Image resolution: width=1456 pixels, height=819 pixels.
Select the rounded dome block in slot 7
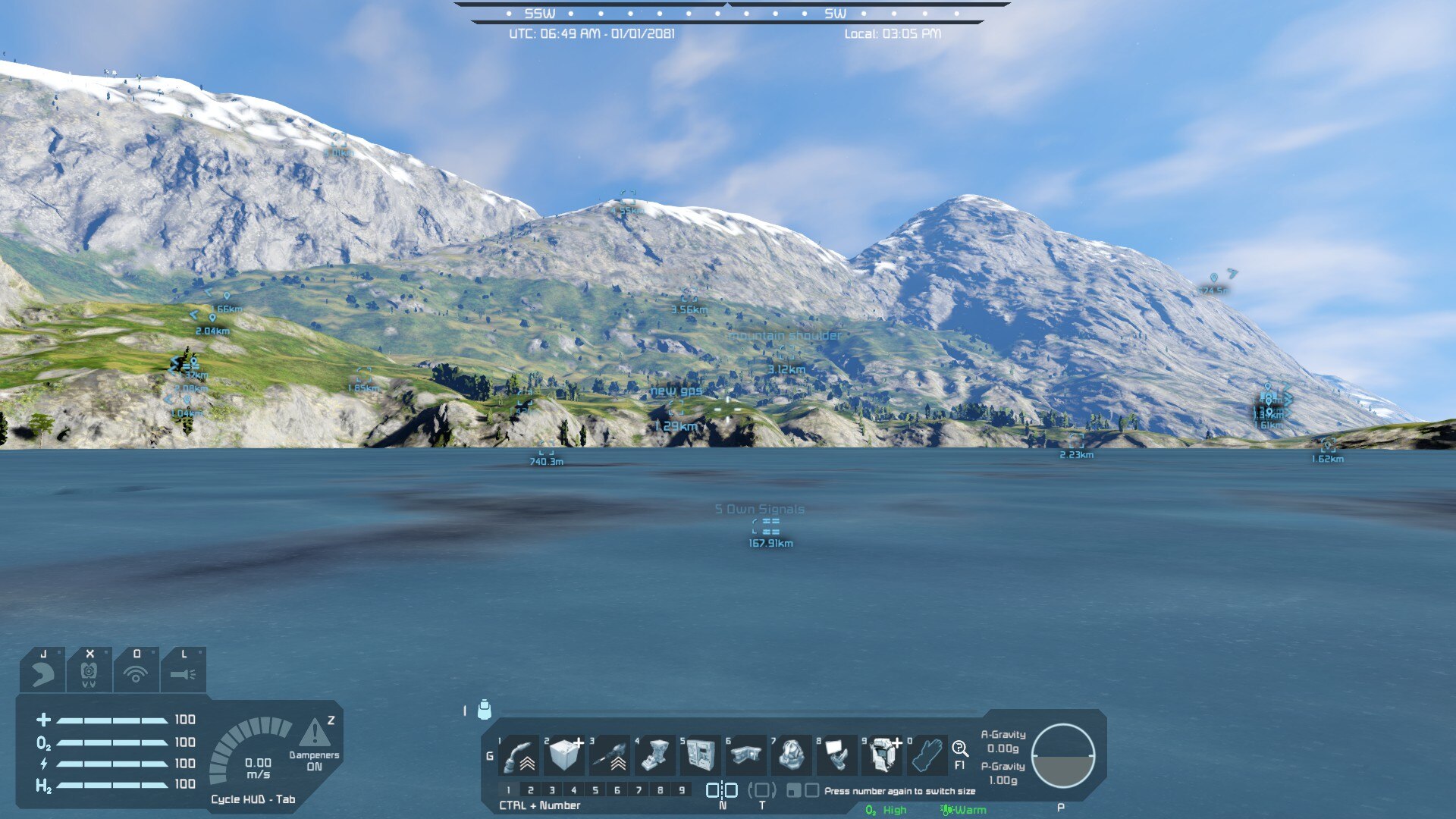click(x=792, y=755)
